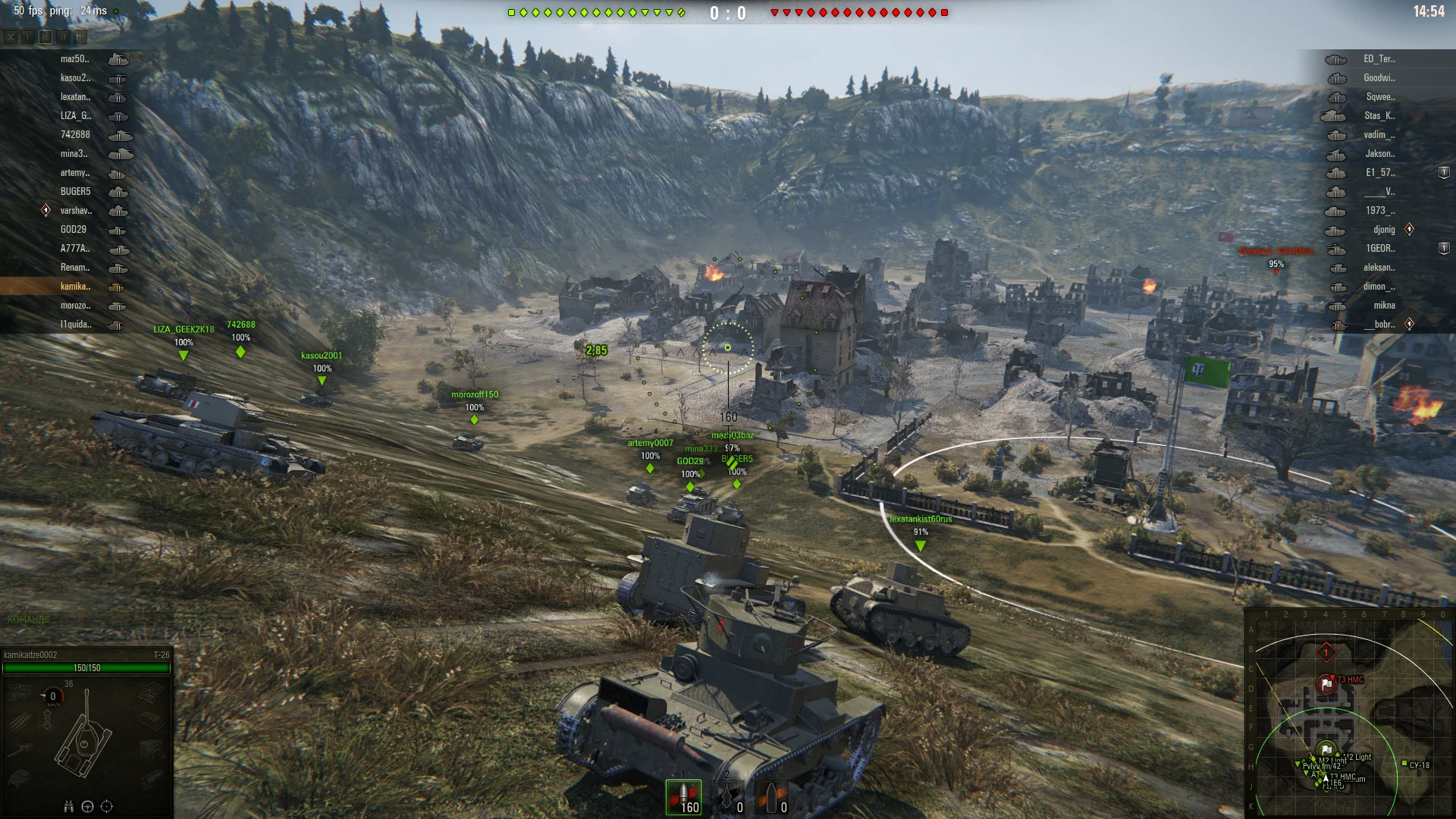Select enemy player mikna in roster
Image resolution: width=1456 pixels, height=819 pixels.
tap(1383, 306)
